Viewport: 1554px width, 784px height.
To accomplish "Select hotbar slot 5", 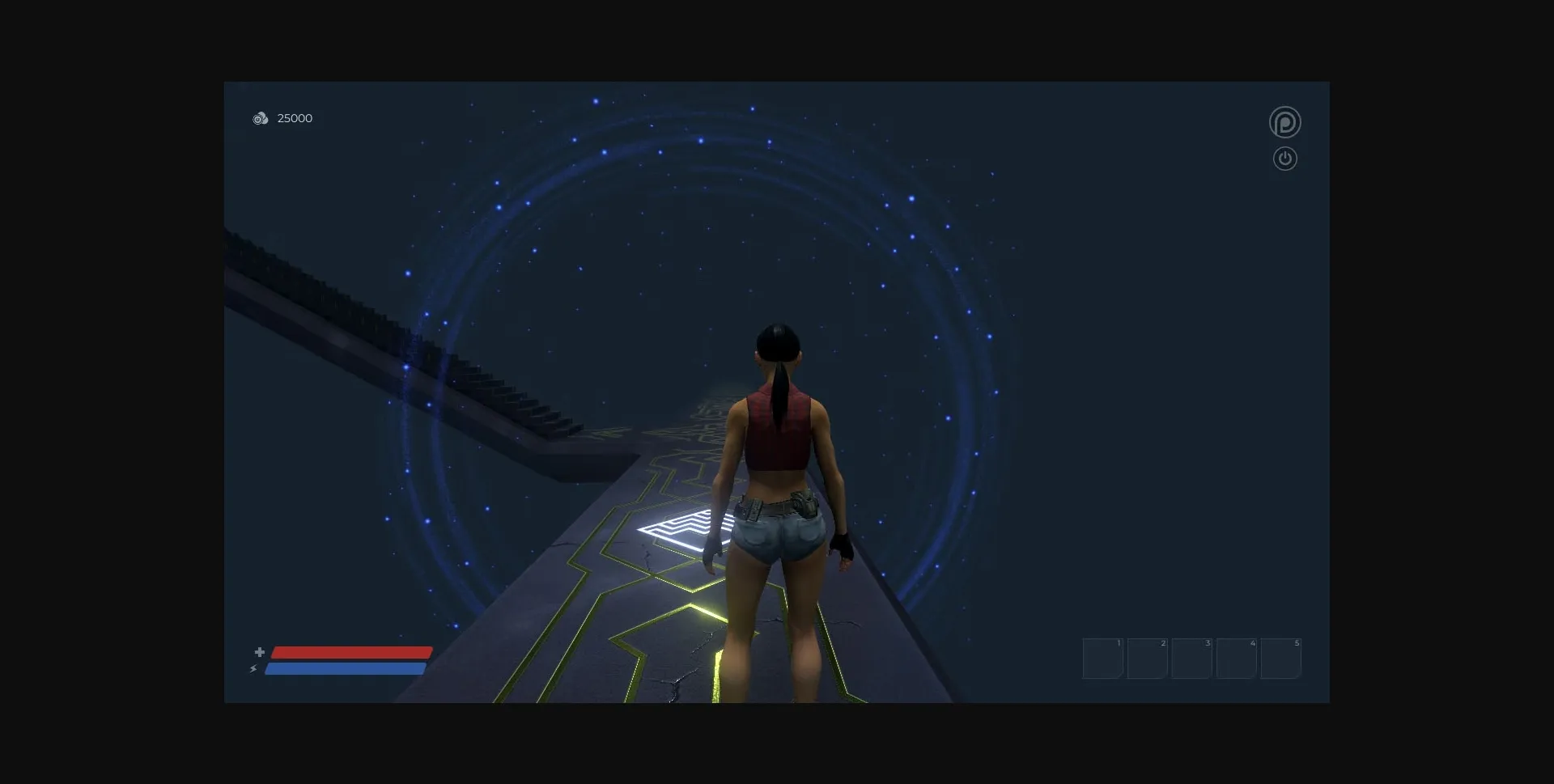I will [x=1281, y=658].
